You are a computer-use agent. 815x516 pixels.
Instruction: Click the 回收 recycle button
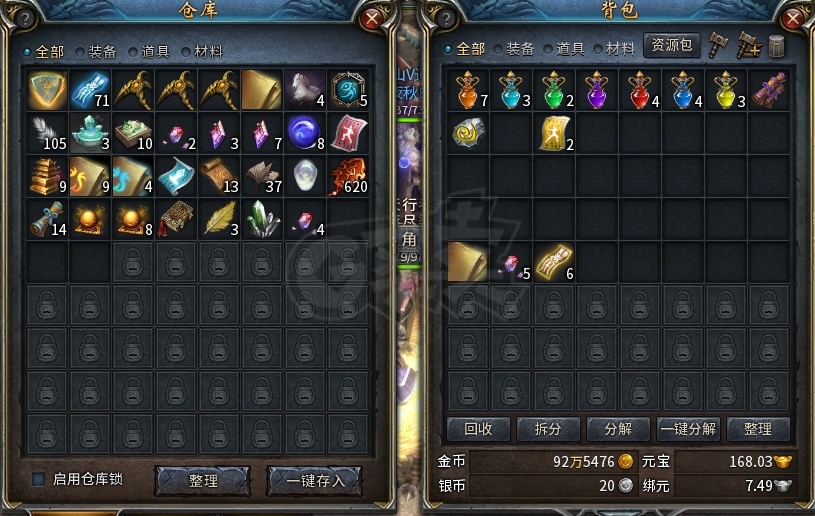coord(477,429)
